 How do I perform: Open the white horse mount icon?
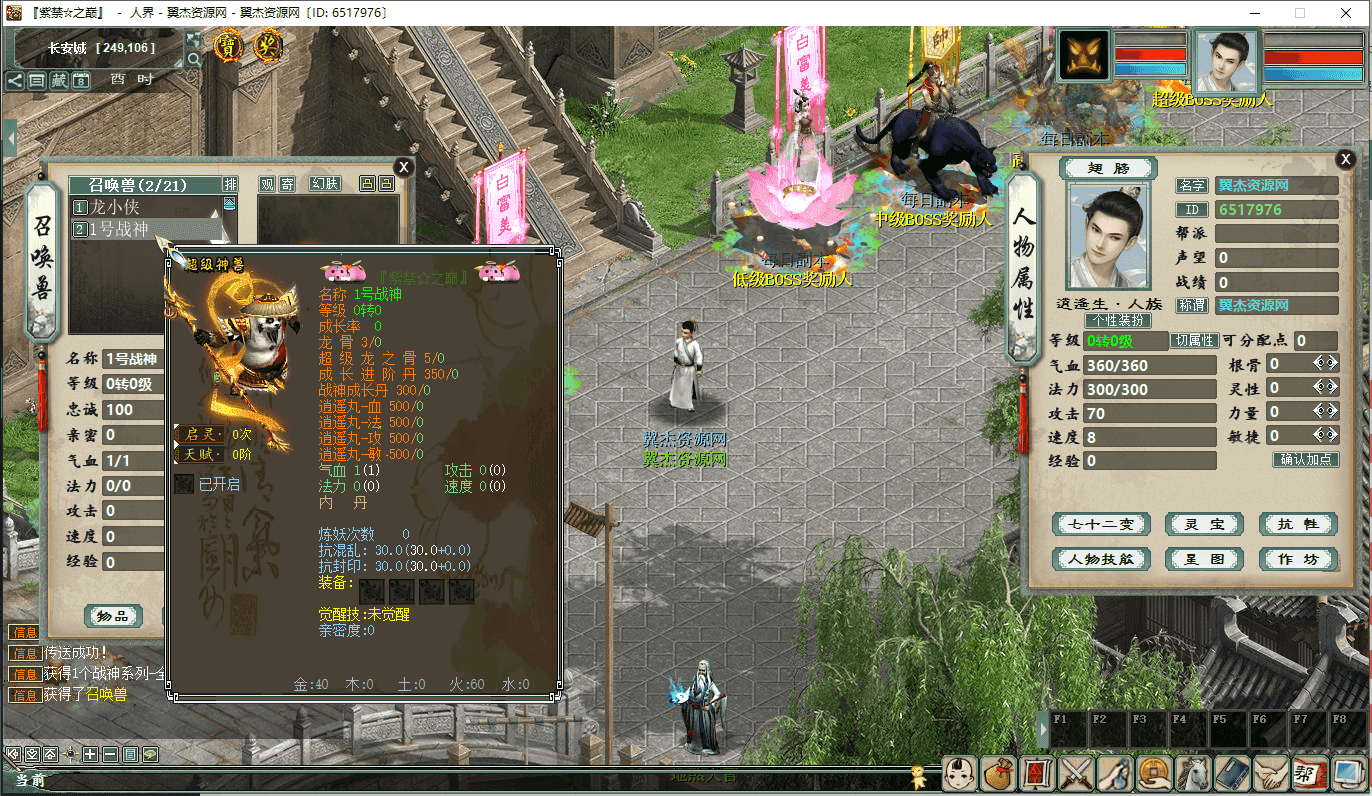(x=1194, y=773)
